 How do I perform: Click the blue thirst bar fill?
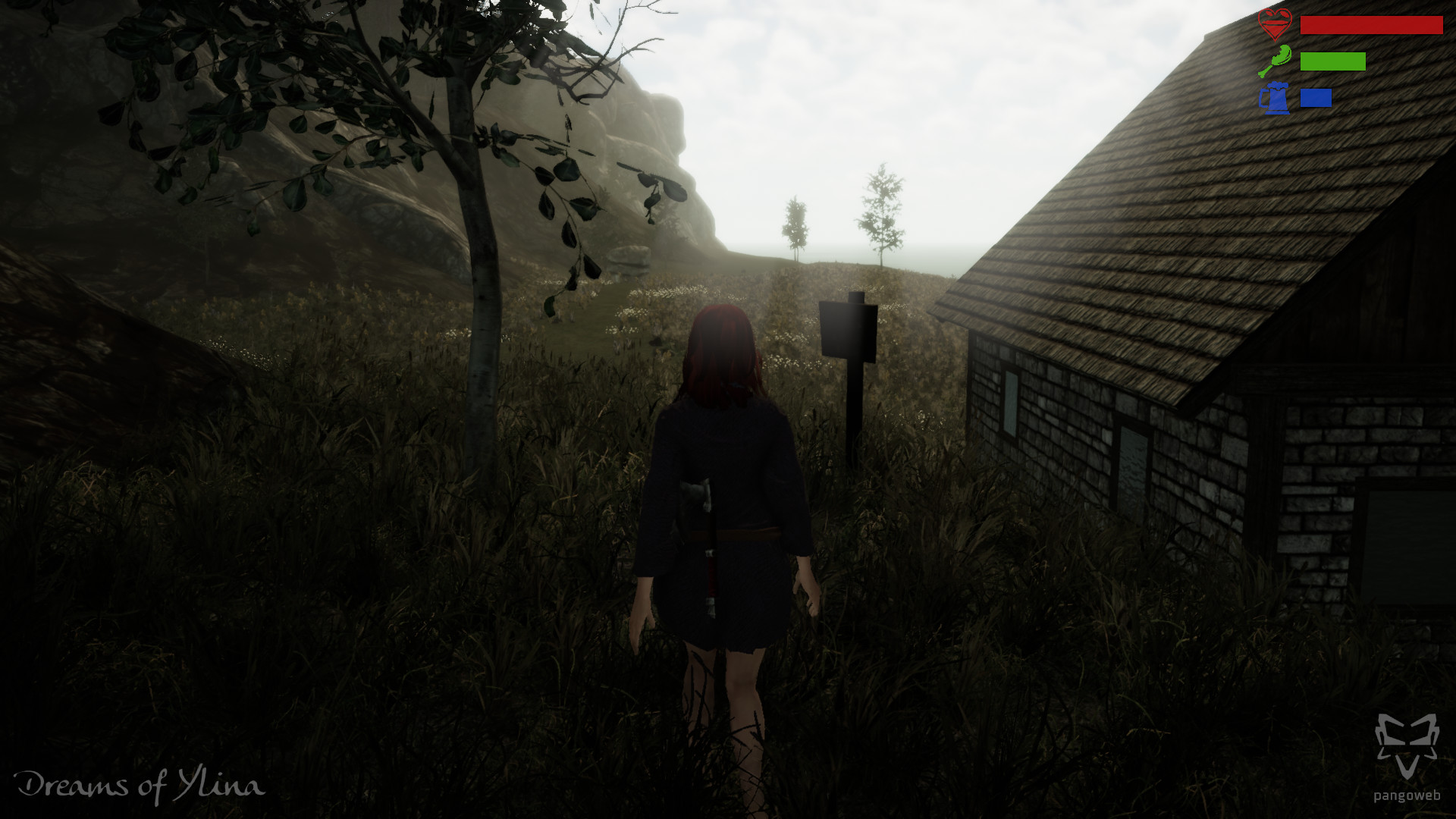point(1316,97)
